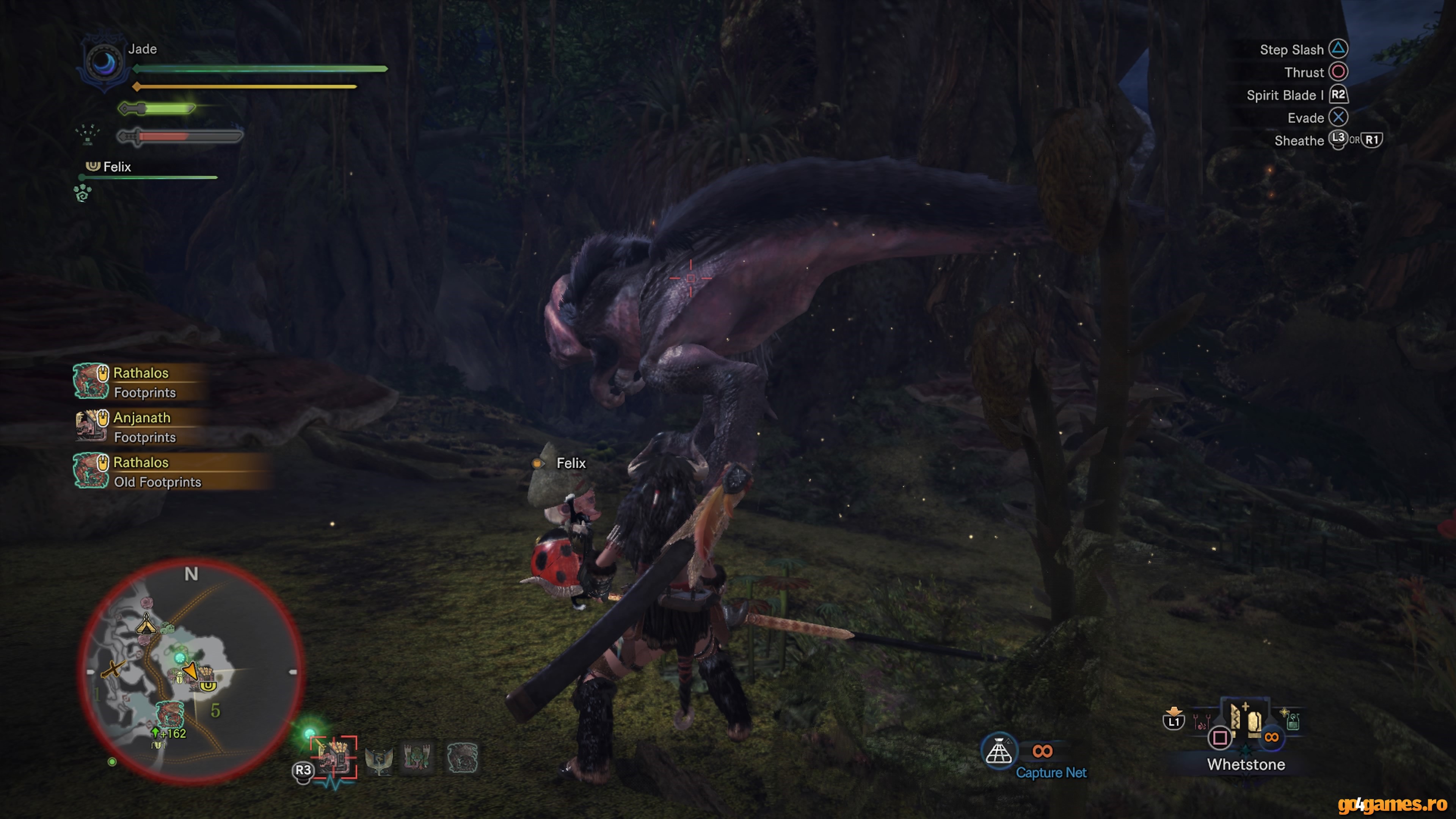
Task: Toggle monster target lock with R3 button prompt
Action: pyautogui.click(x=303, y=772)
